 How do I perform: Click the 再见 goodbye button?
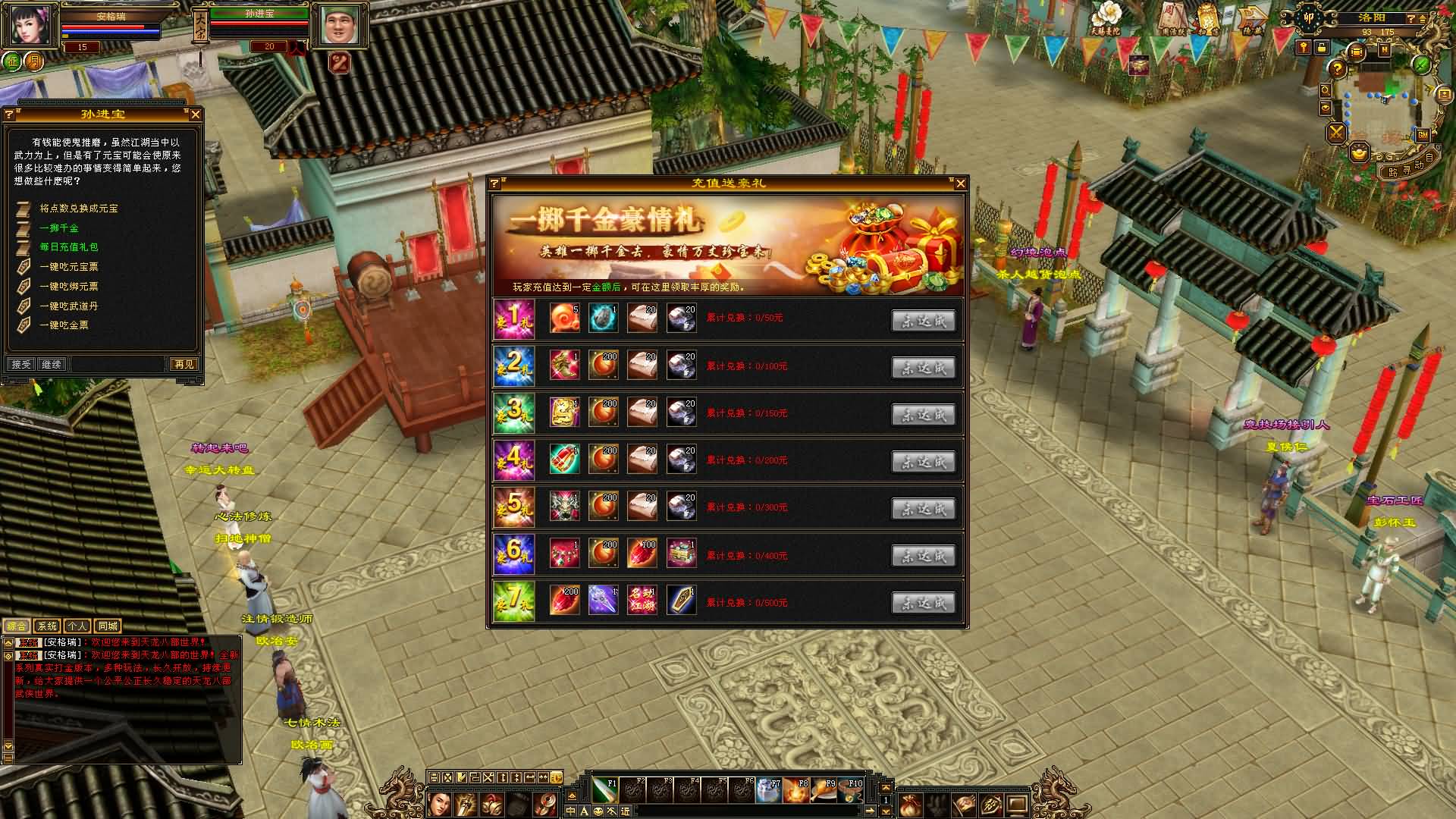[184, 365]
